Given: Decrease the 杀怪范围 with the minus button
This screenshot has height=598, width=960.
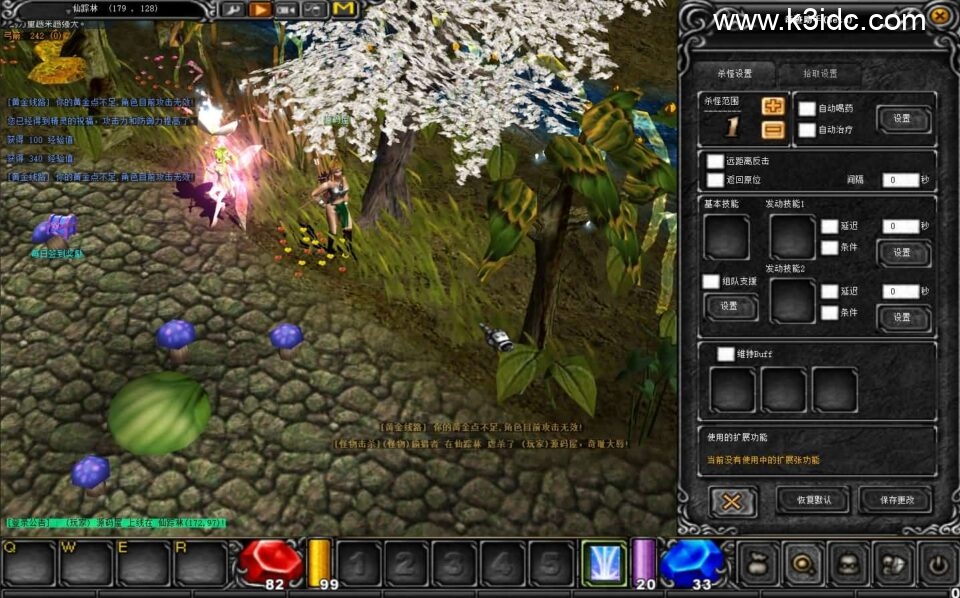Looking at the screenshot, I should 773,129.
